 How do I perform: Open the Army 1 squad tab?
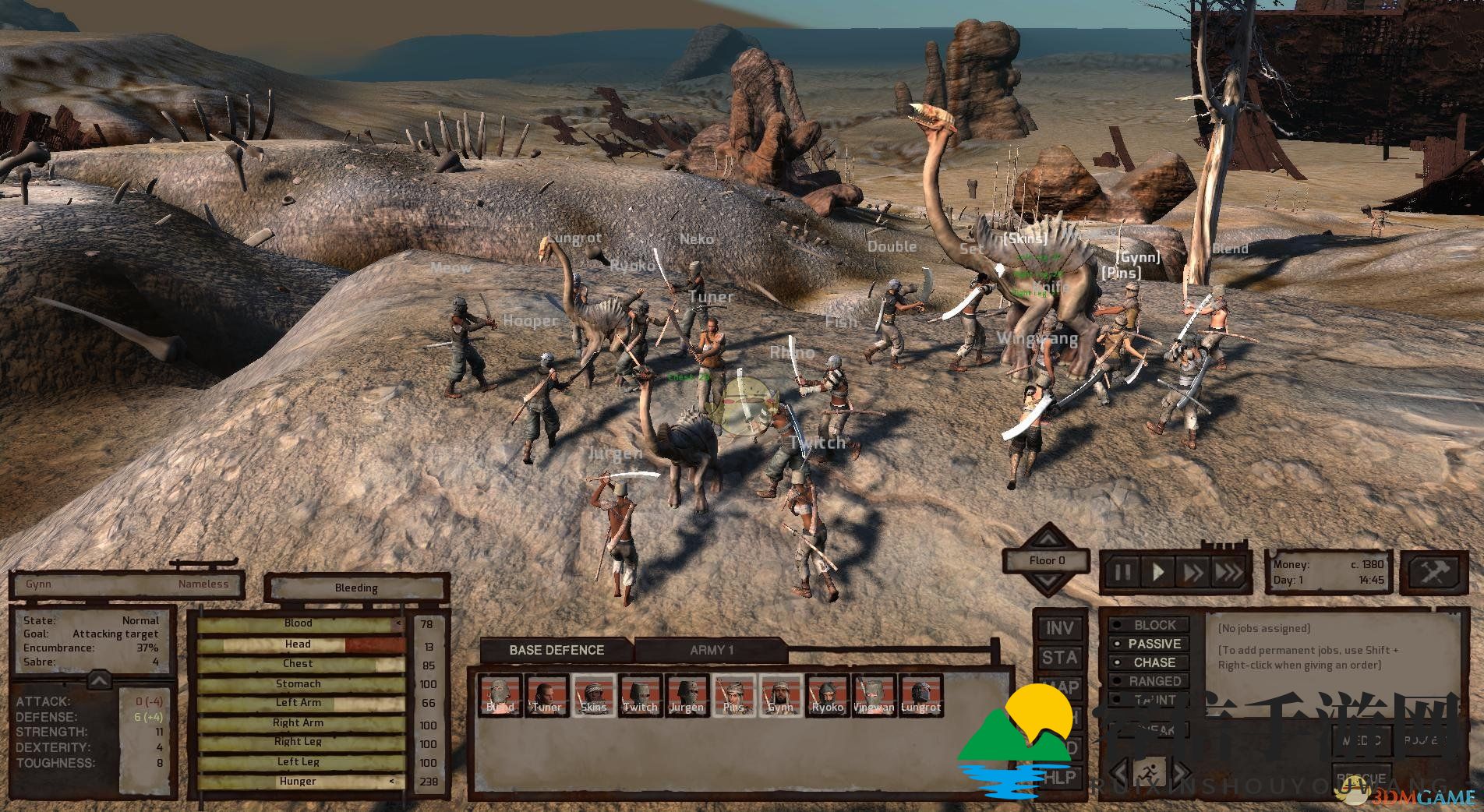click(x=711, y=650)
